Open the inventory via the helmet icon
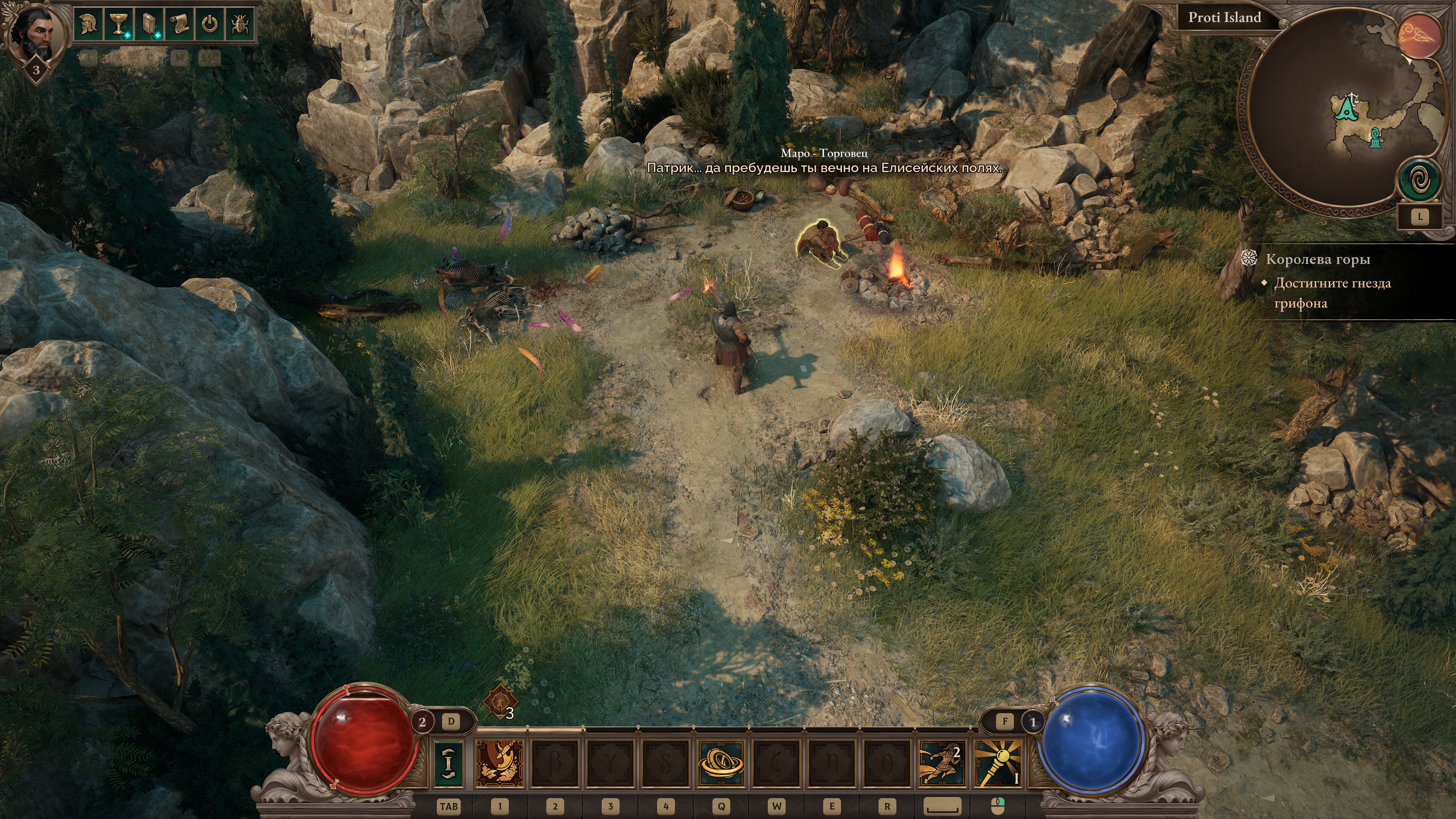 coord(88,24)
